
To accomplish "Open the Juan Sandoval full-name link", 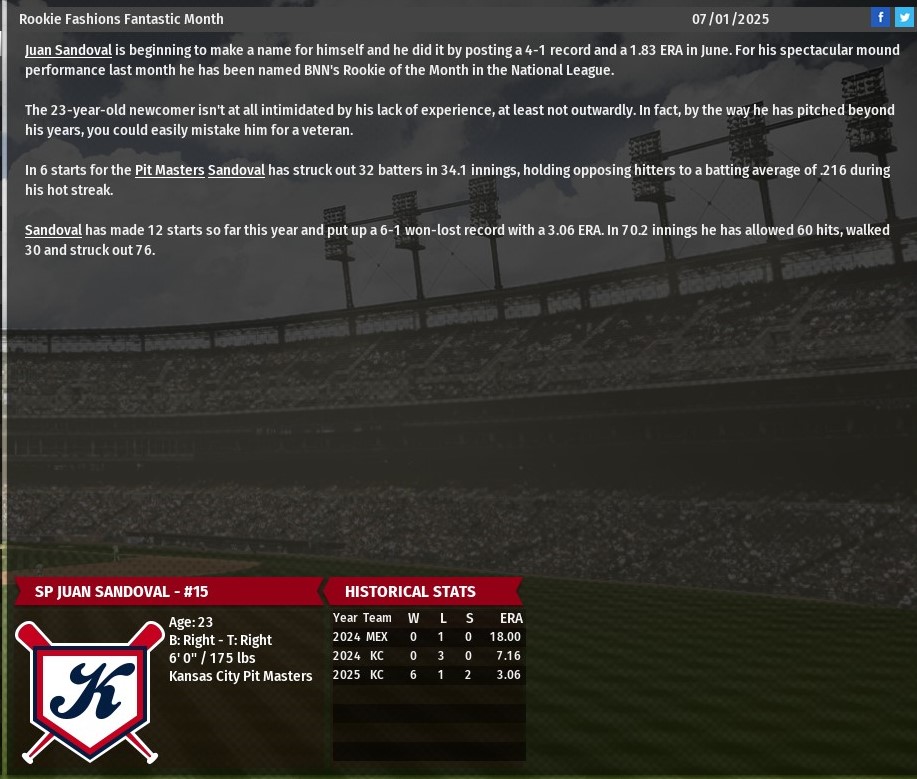I will point(68,50).
